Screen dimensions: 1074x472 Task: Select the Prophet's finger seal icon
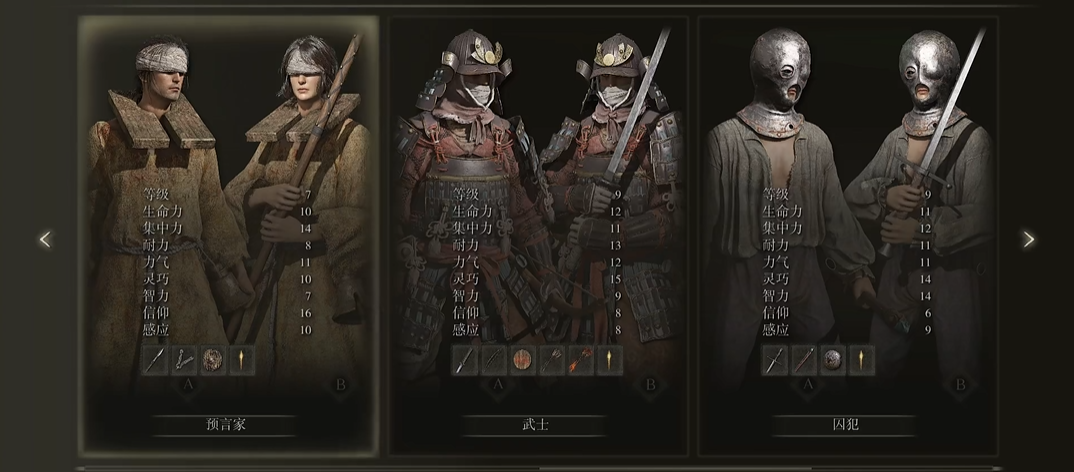(x=184, y=360)
